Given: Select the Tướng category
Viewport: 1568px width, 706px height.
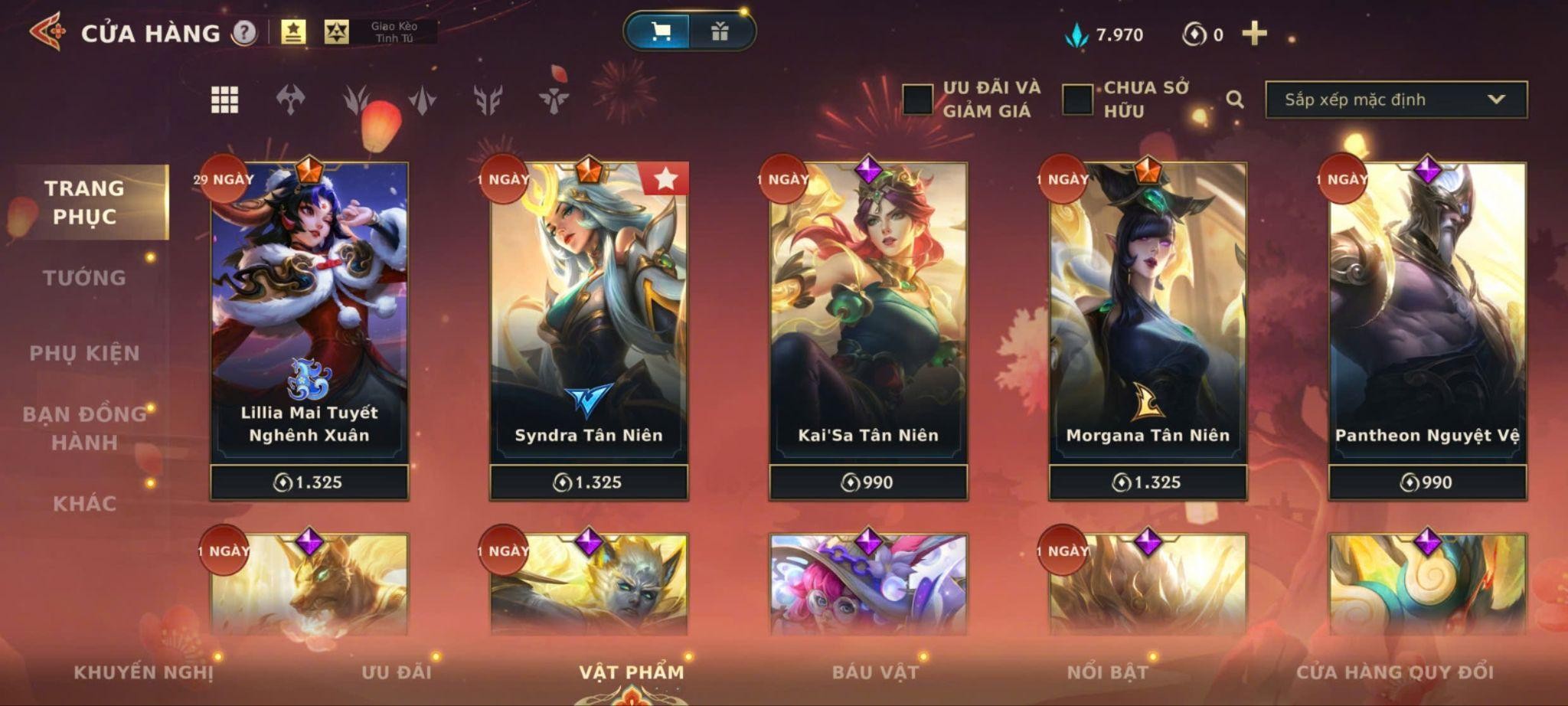Looking at the screenshot, I should 84,278.
